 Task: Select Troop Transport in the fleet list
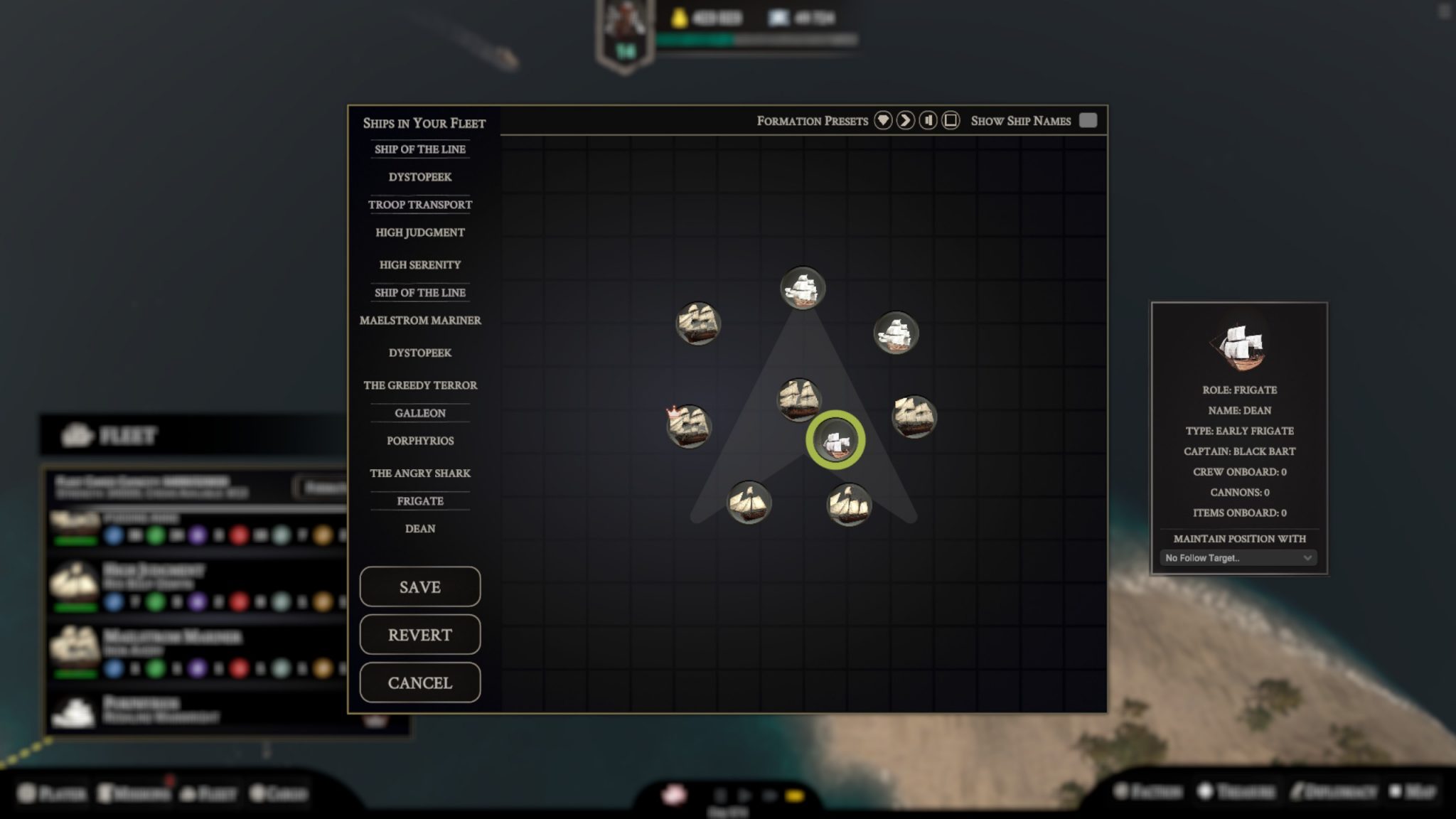pos(419,205)
